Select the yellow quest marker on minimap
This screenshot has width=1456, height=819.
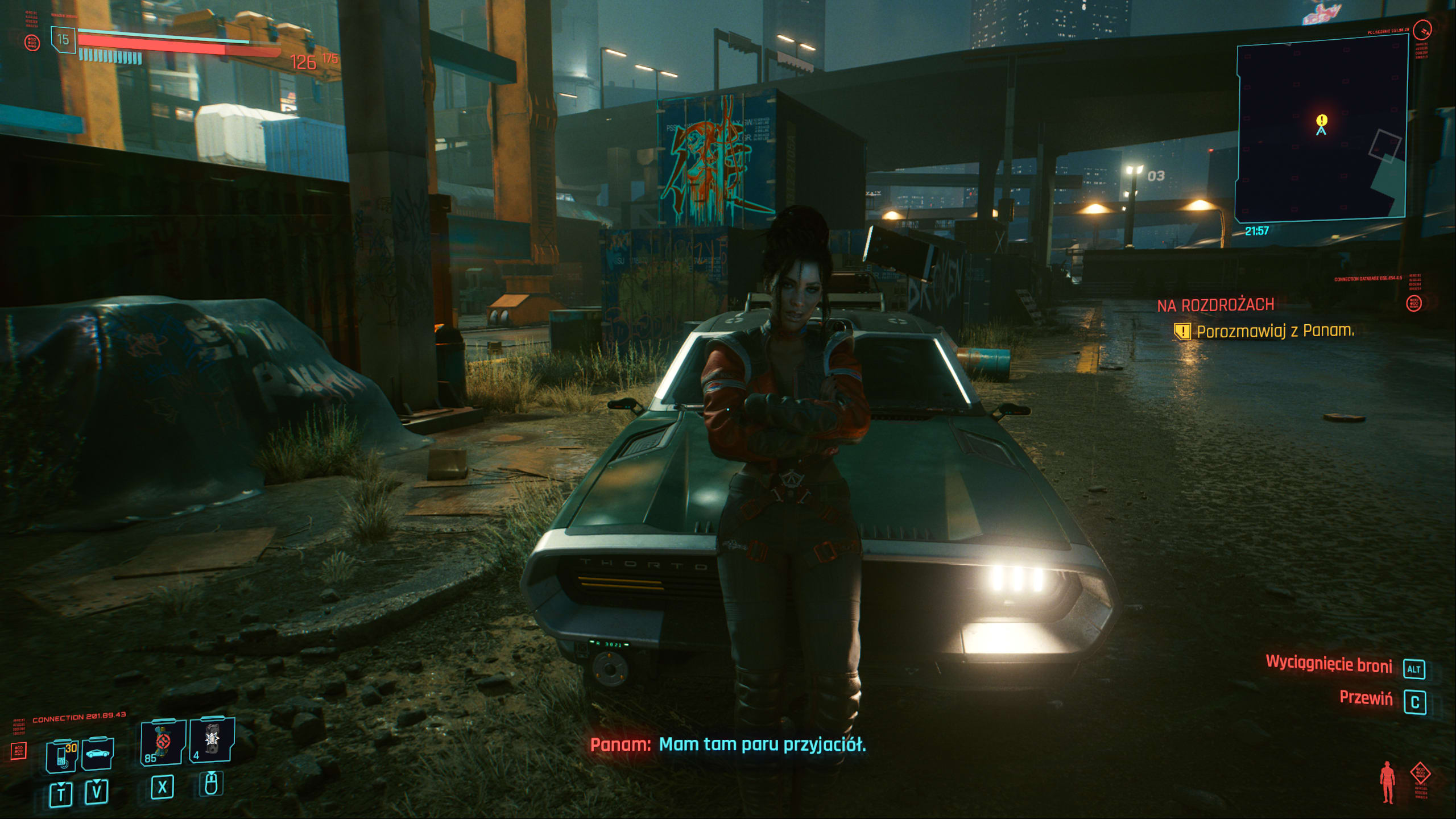pyautogui.click(x=1322, y=120)
